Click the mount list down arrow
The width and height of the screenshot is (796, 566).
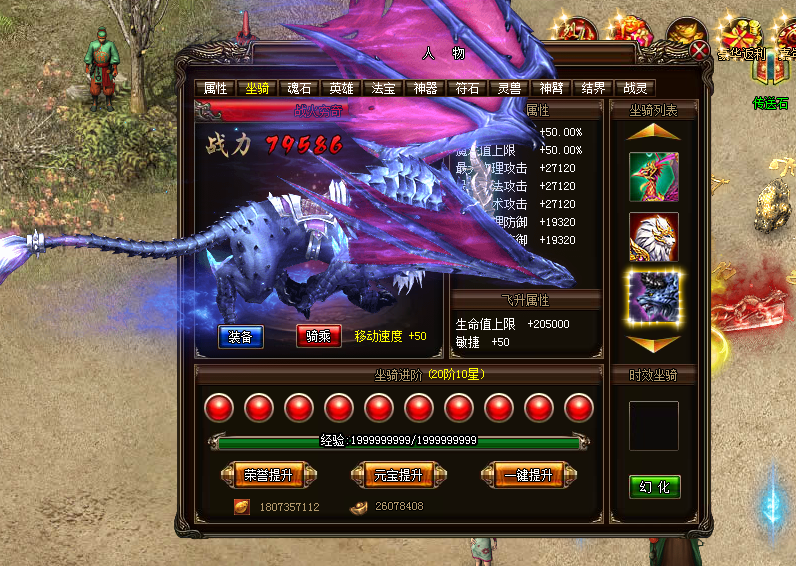click(x=654, y=343)
